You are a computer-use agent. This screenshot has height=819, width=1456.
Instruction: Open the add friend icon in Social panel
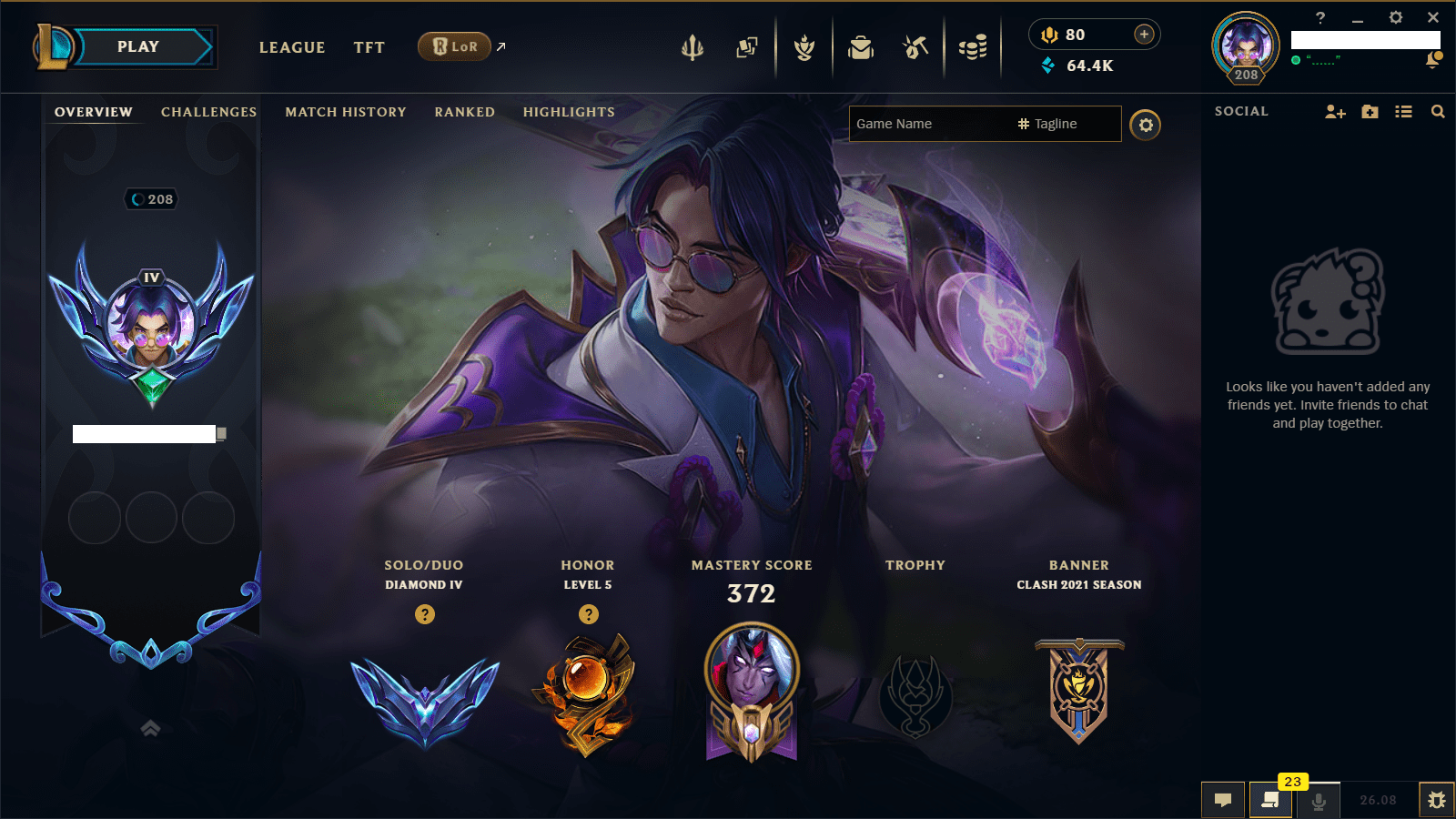[x=1334, y=111]
